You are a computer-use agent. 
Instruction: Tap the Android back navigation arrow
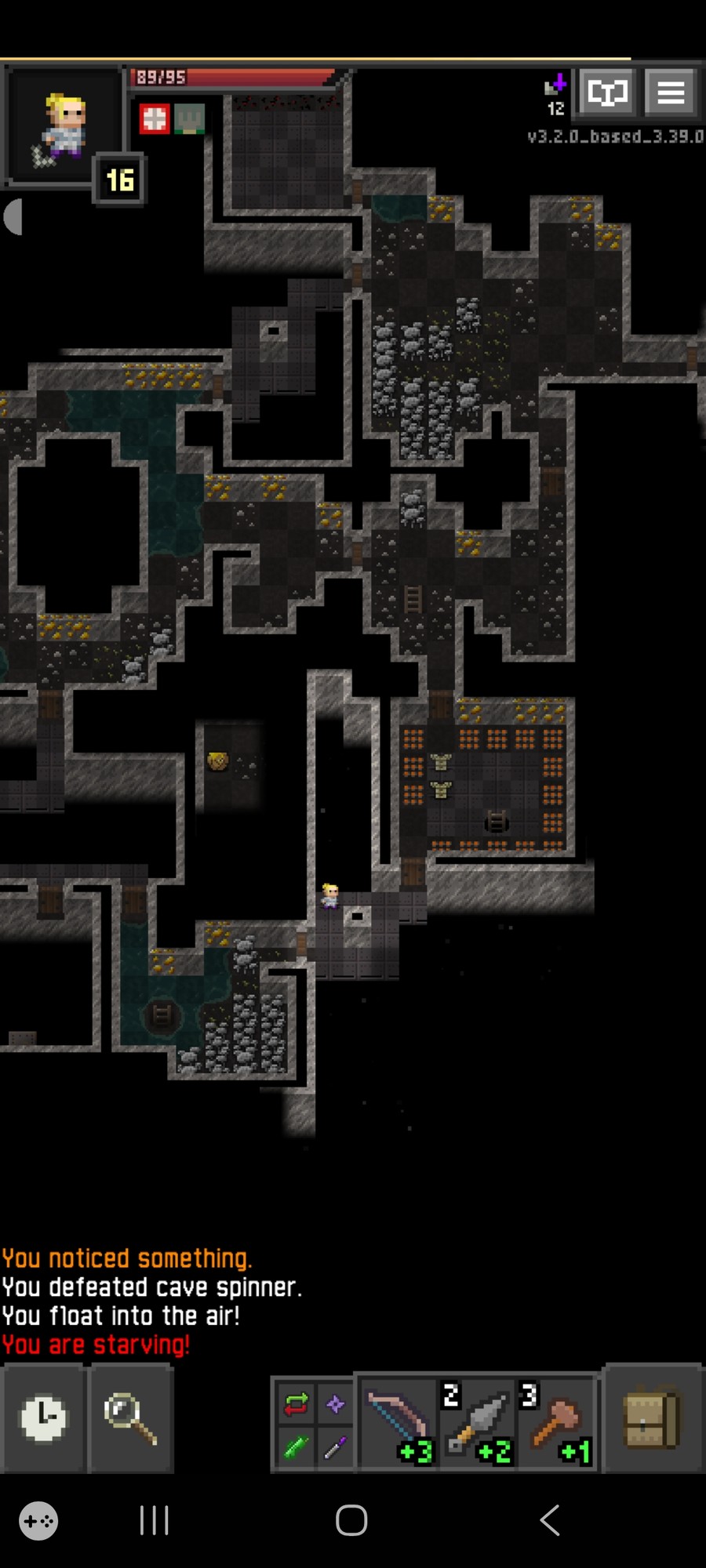point(550,1520)
